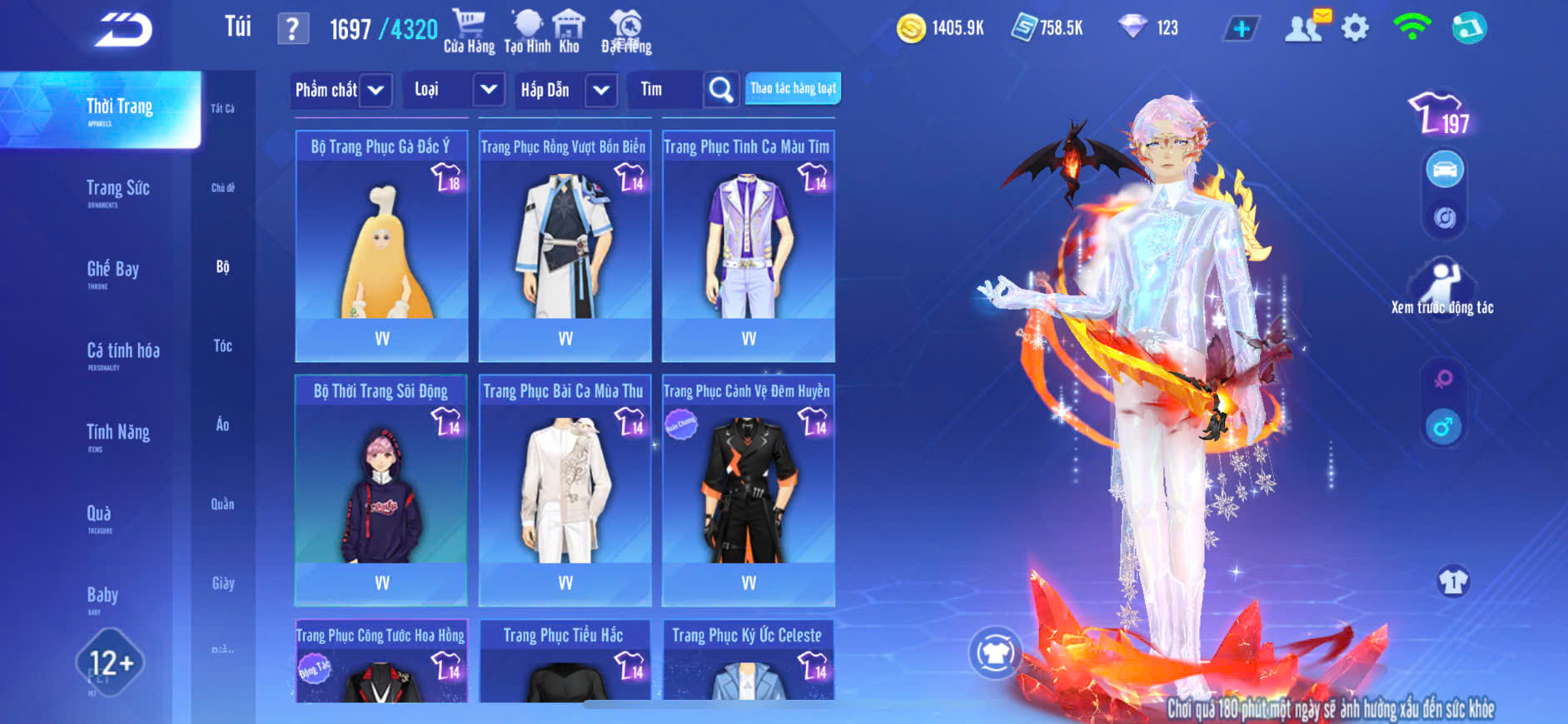This screenshot has width=1568, height=724.
Task: Expand the Phẩm chất dropdown
Action: point(376,90)
